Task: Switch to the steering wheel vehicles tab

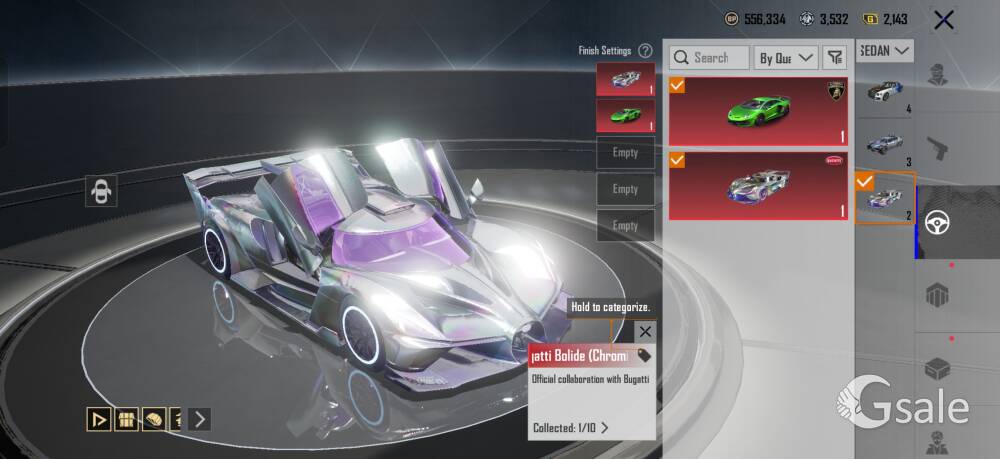Action: [943, 222]
